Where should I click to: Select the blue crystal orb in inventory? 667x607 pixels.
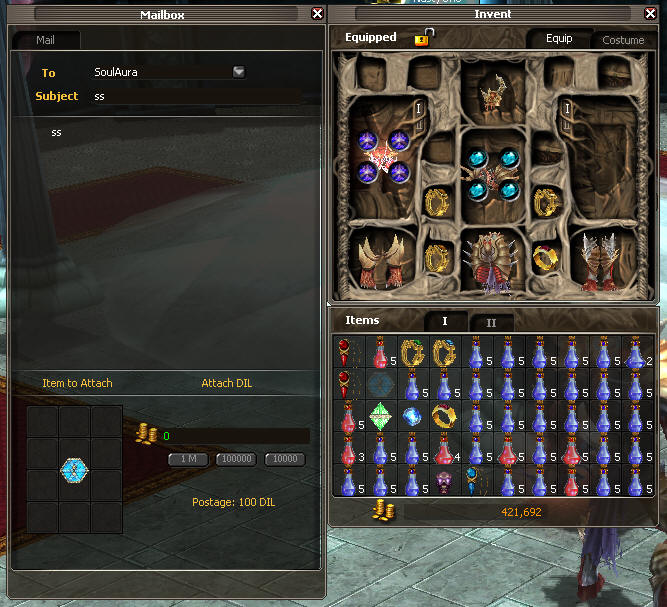(x=412, y=417)
